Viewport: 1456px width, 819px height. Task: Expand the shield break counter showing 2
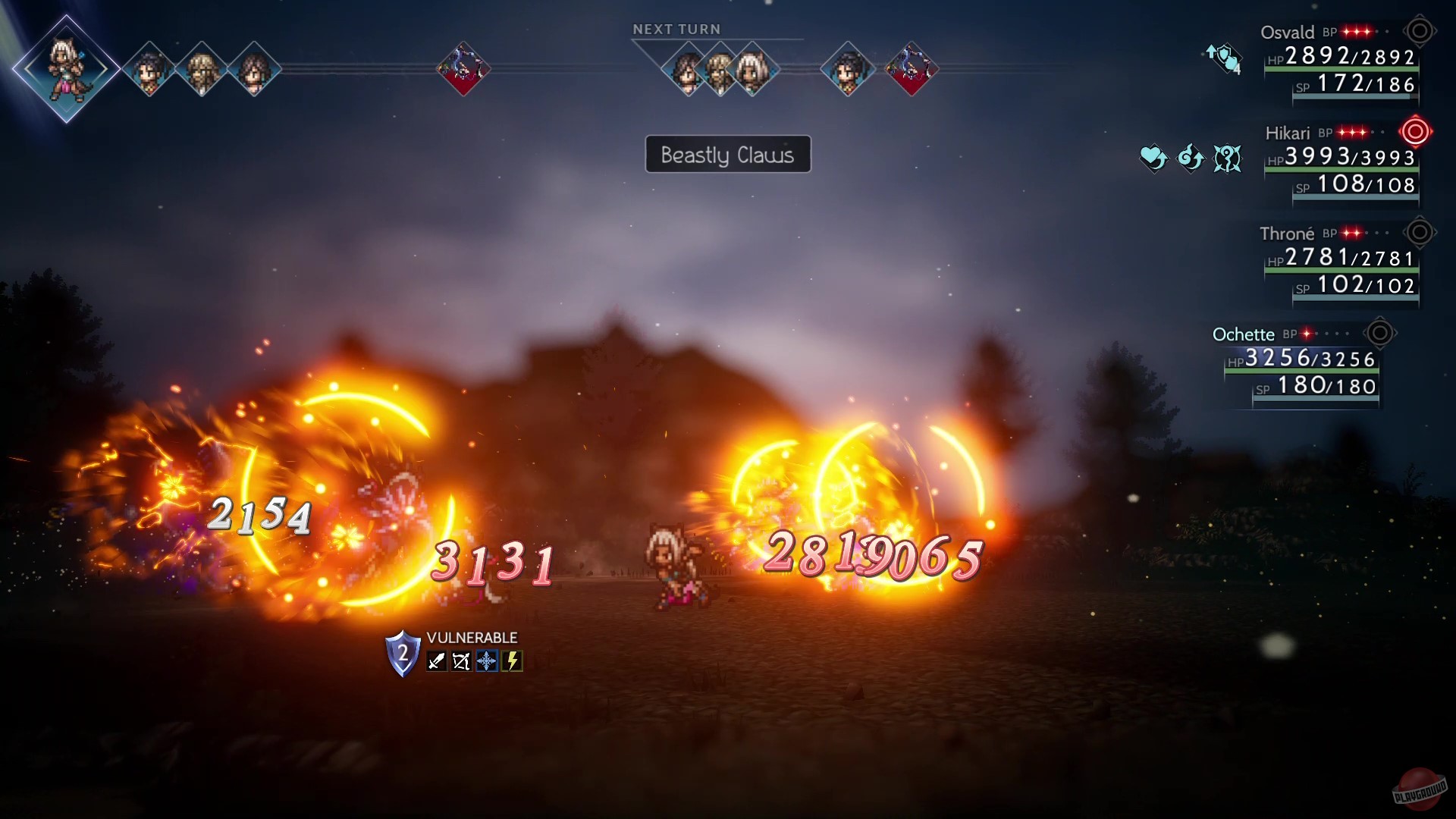point(403,654)
